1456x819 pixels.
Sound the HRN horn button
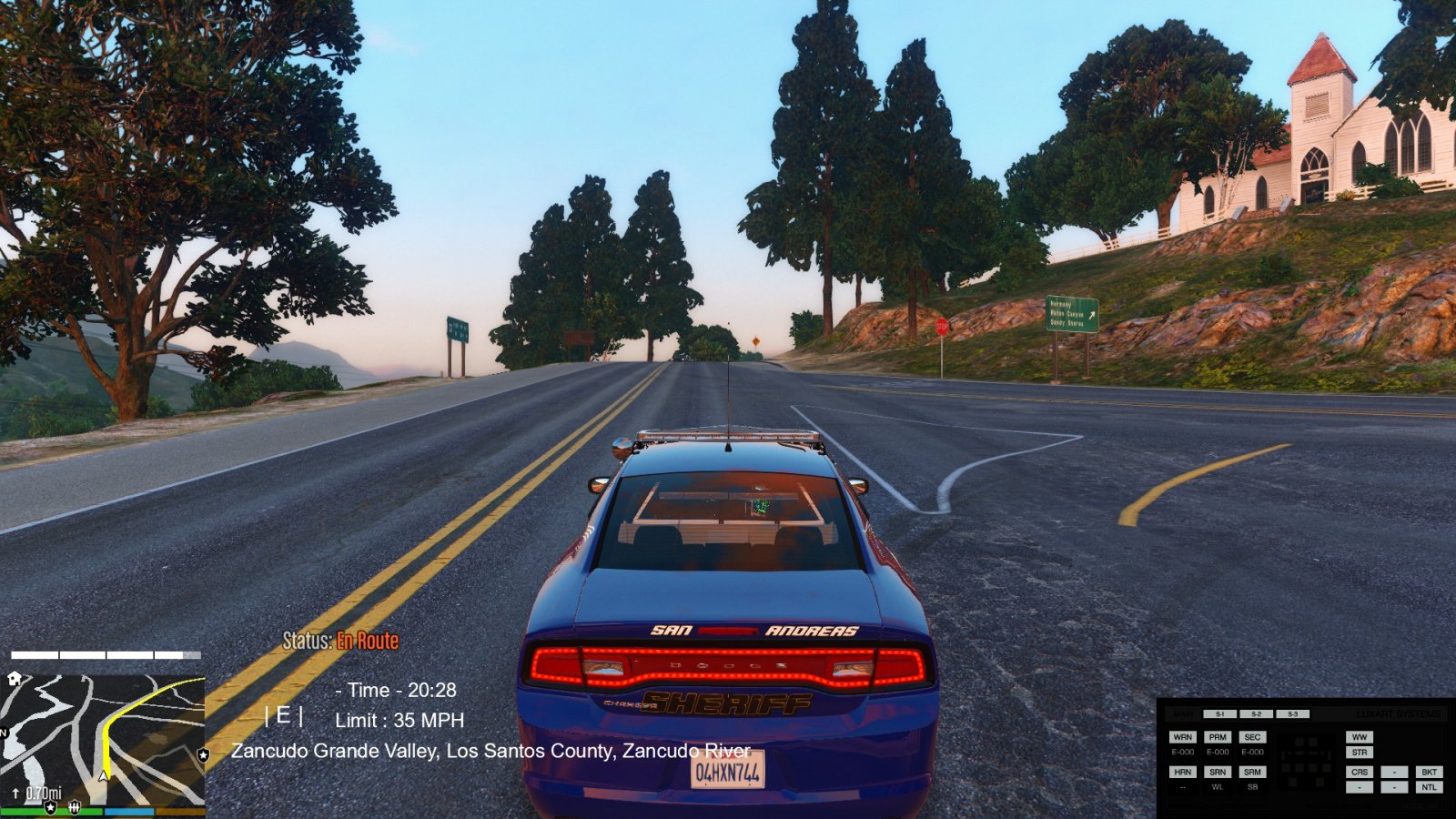[x=1182, y=772]
